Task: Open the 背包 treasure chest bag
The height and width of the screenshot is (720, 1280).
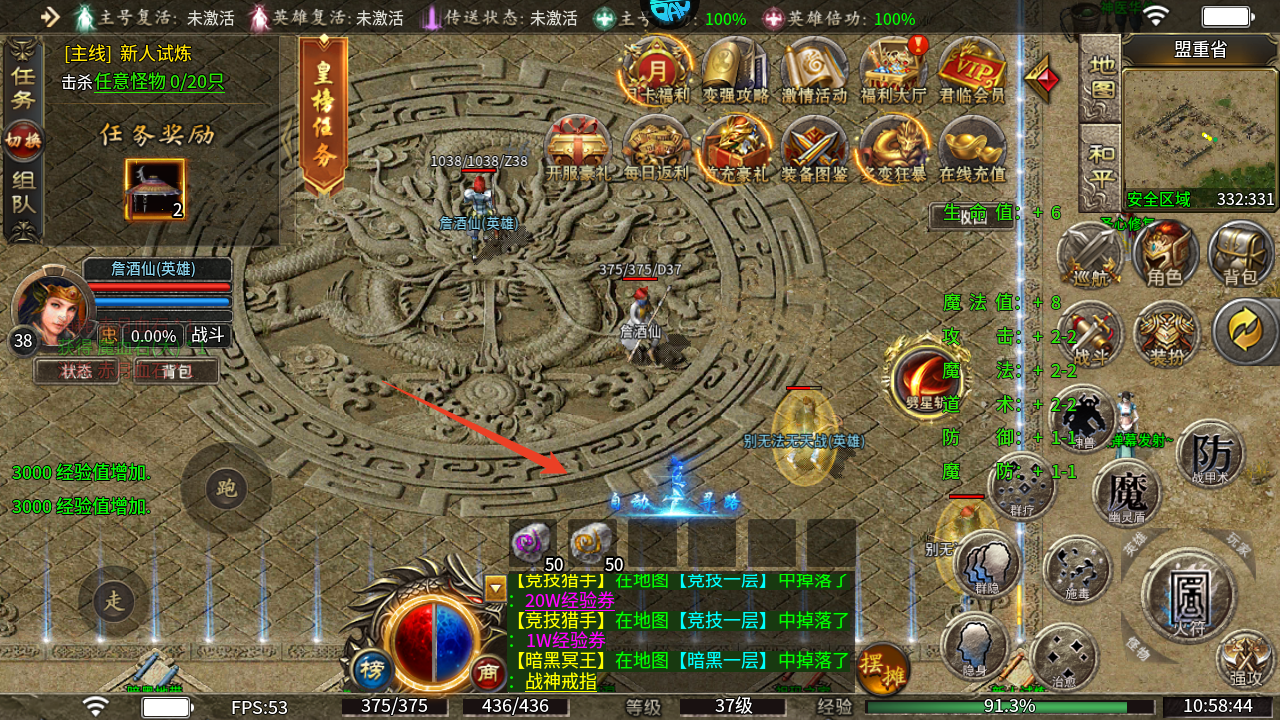Action: click(x=1240, y=253)
